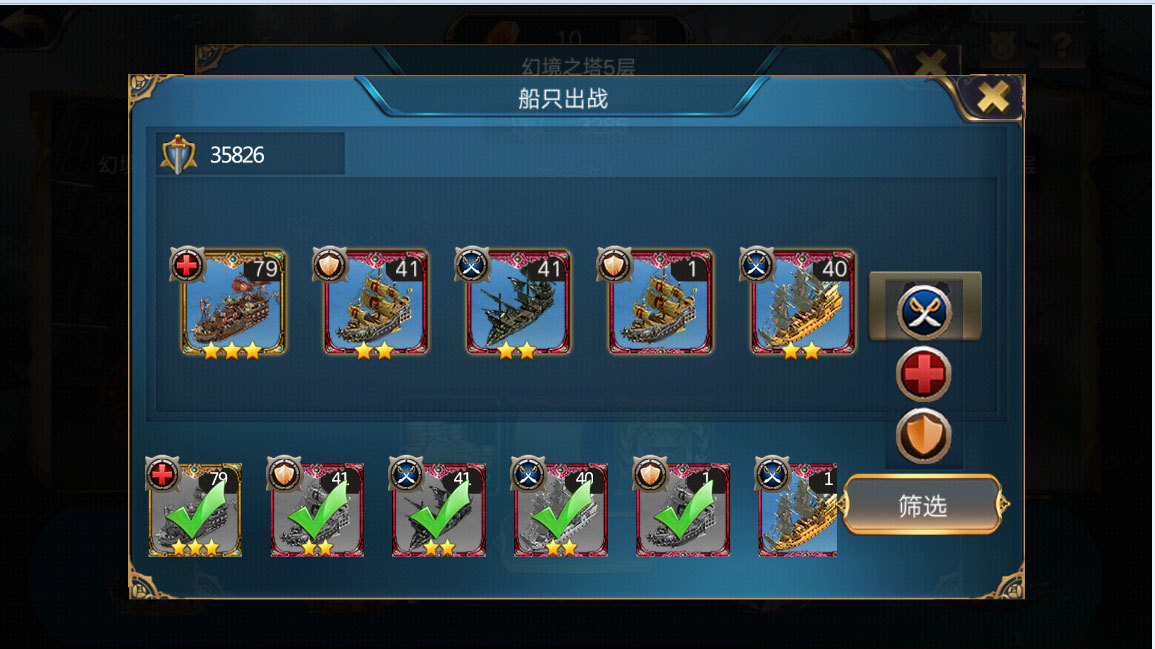Uncheck the checkmarked level 40 attack ship
Viewport: 1155px width, 649px height.
tap(561, 510)
